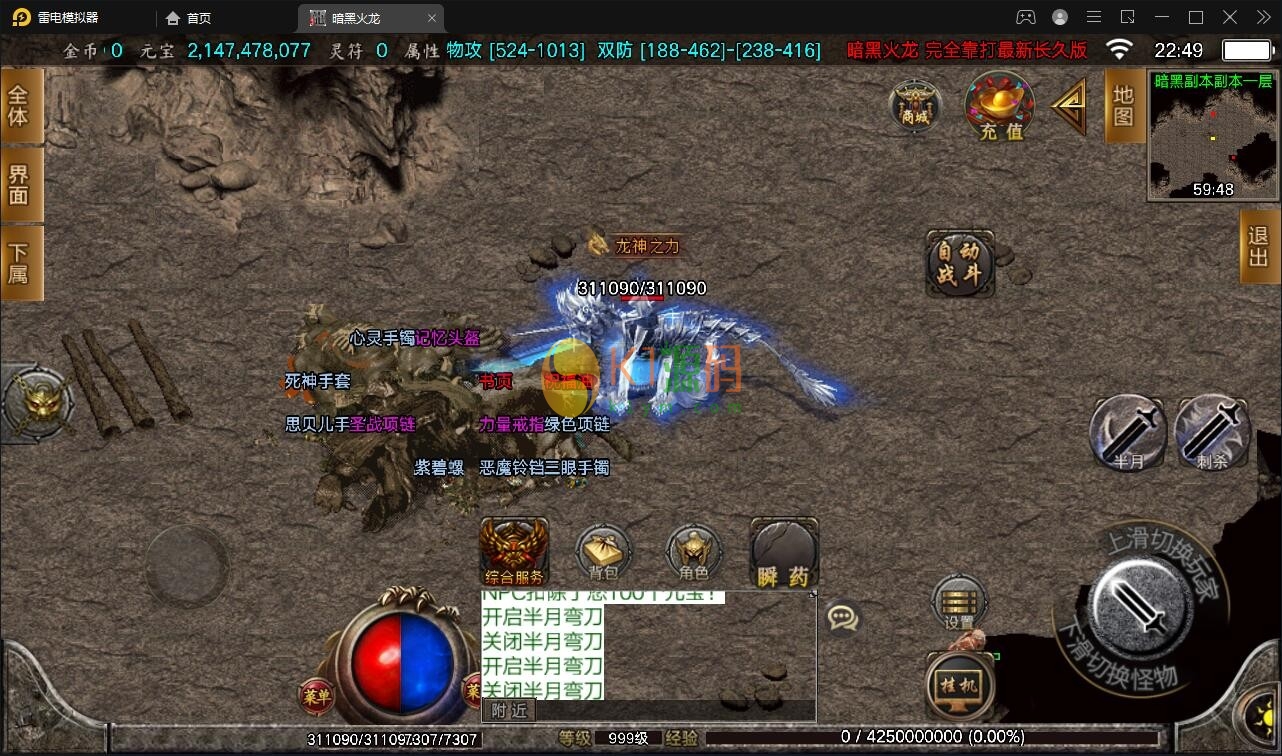This screenshot has width=1282, height=756.
Task: Expand the chat panel with the arrow
Action: [814, 596]
